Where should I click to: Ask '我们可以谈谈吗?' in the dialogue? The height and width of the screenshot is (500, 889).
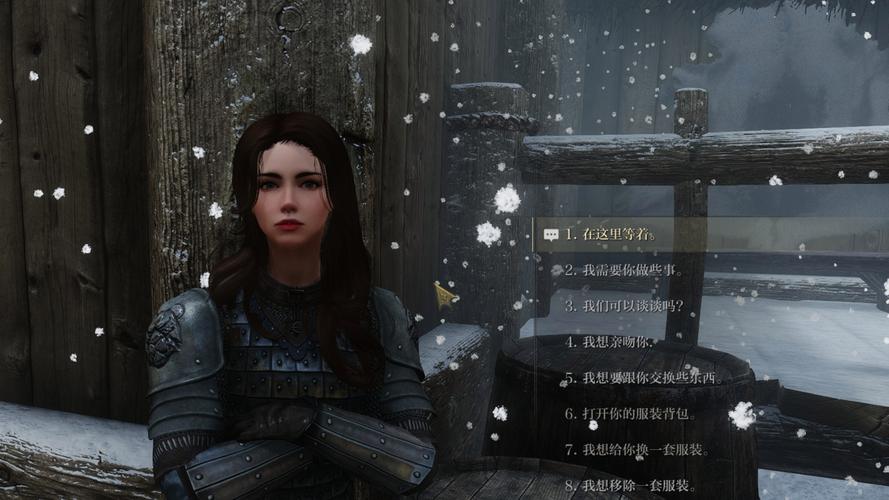pos(624,306)
